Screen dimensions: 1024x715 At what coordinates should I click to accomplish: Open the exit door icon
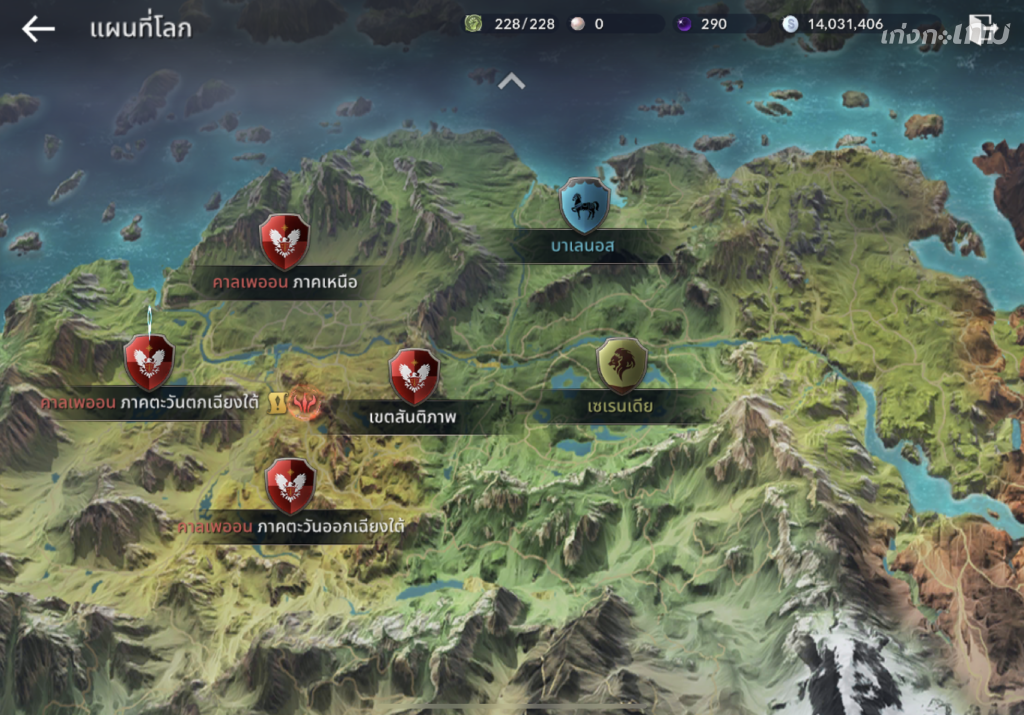click(982, 30)
